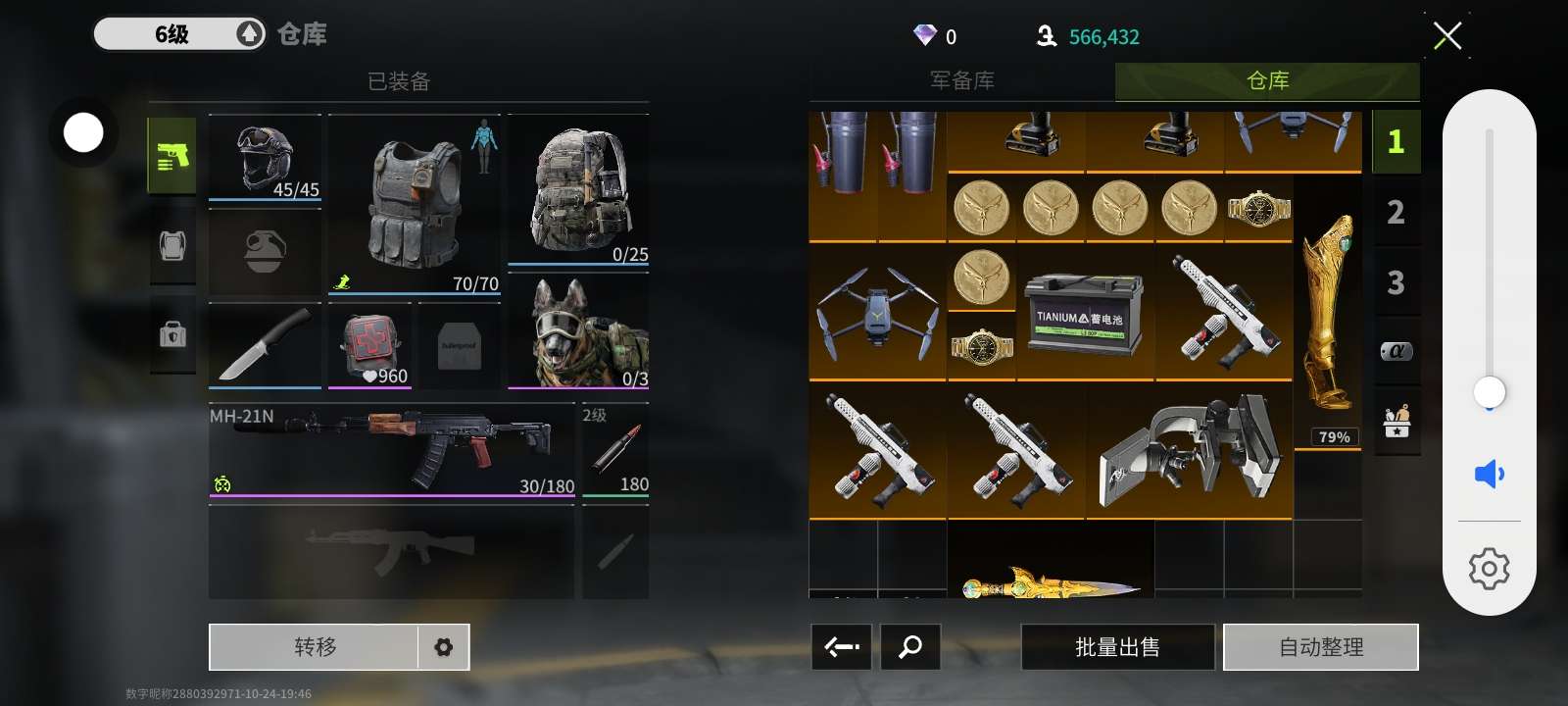Click the level upgrade arrow beside 6级
This screenshot has height=706, width=1568.
pos(249,34)
